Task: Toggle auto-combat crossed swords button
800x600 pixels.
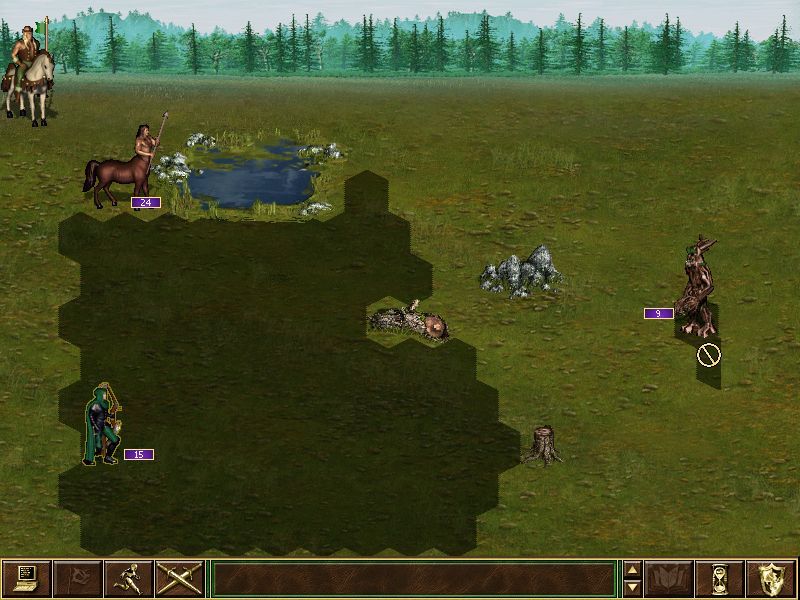Action: (180, 578)
